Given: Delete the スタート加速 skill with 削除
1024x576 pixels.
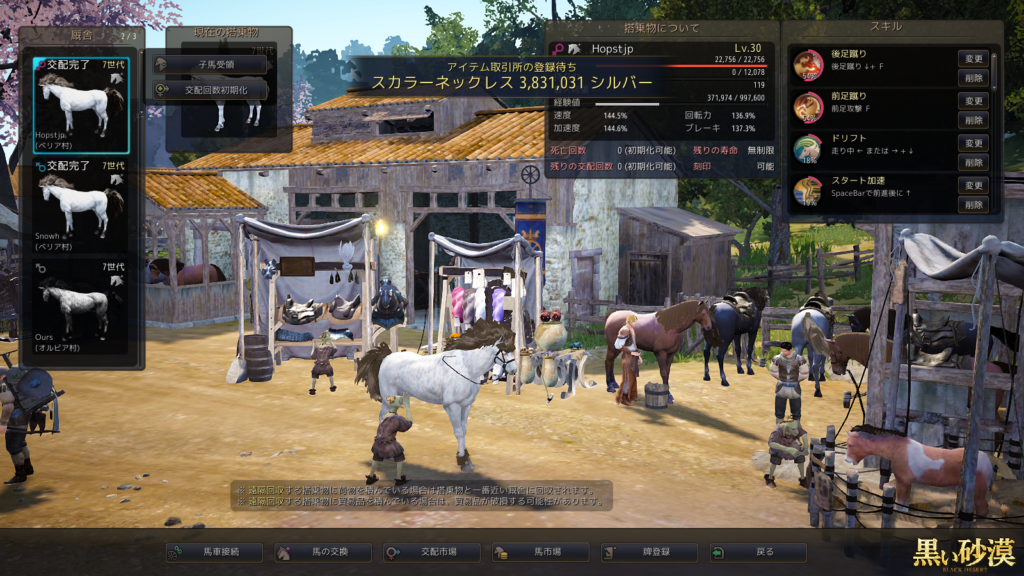Looking at the screenshot, I should coord(972,204).
